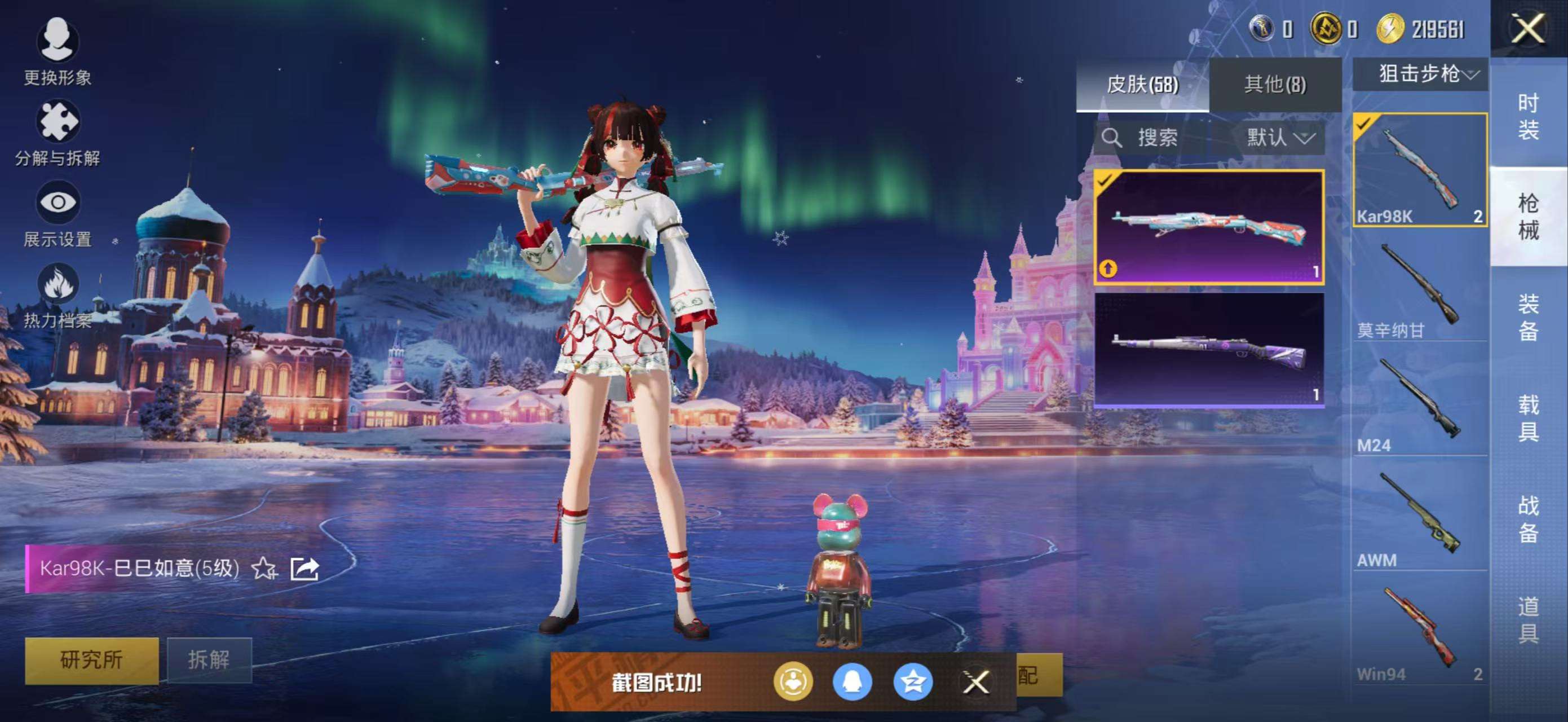Image resolution: width=1568 pixels, height=722 pixels.
Task: Open the 默认 sort order dropdown
Action: [x=1278, y=138]
